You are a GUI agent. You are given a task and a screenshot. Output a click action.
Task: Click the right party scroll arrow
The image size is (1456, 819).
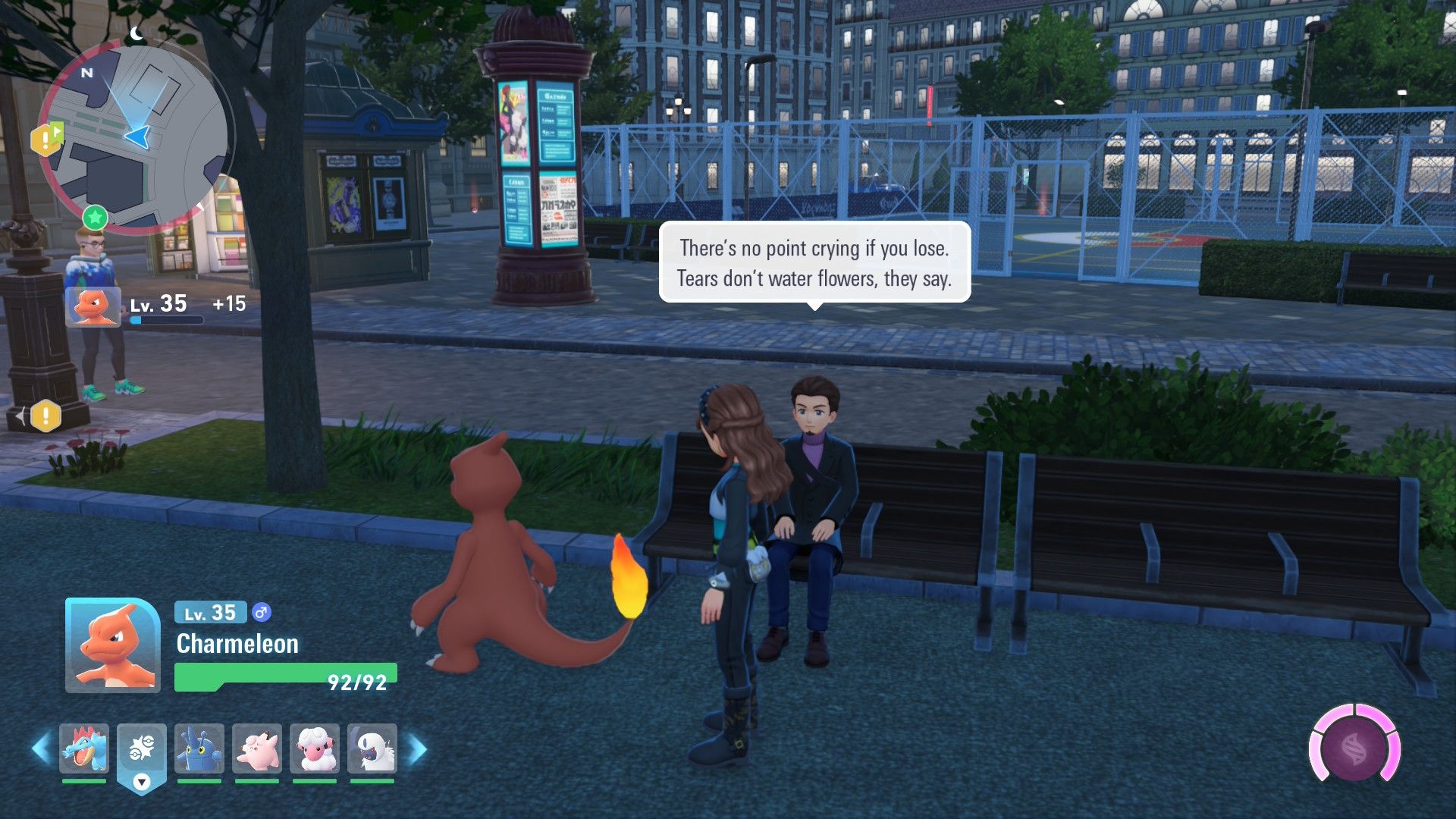coord(418,749)
